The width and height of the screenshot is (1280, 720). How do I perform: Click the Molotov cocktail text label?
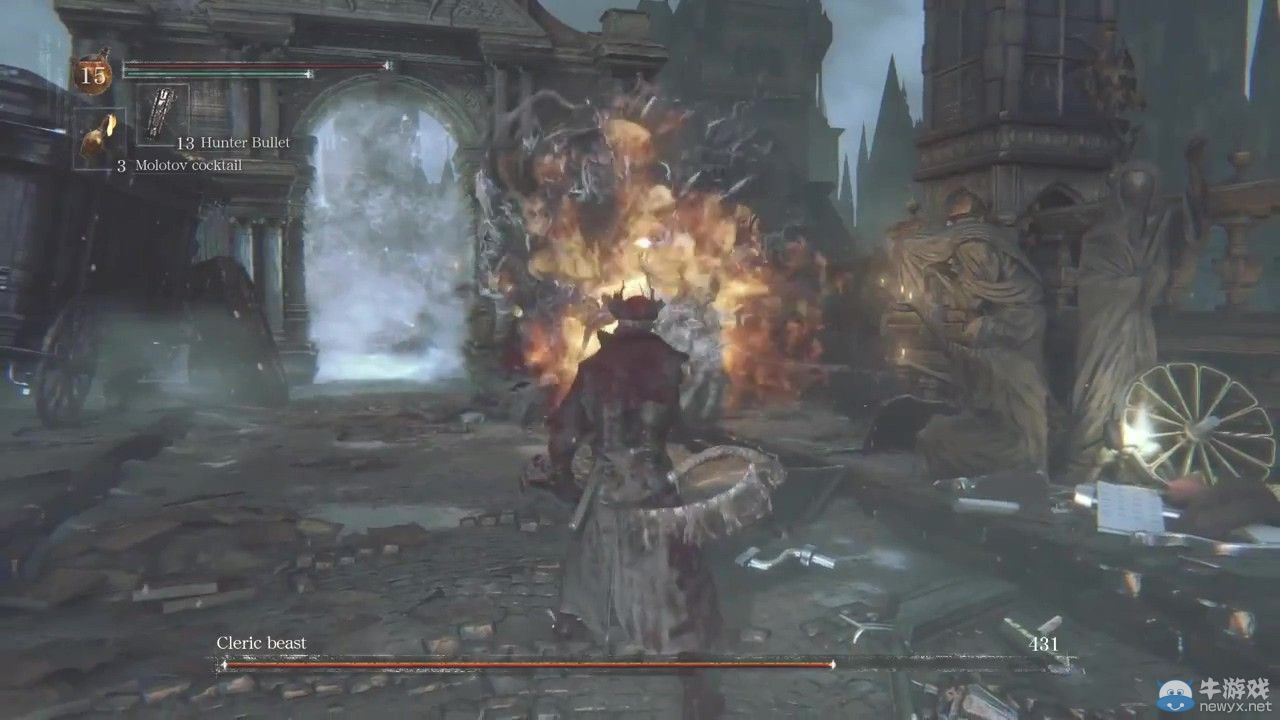pyautogui.click(x=190, y=164)
